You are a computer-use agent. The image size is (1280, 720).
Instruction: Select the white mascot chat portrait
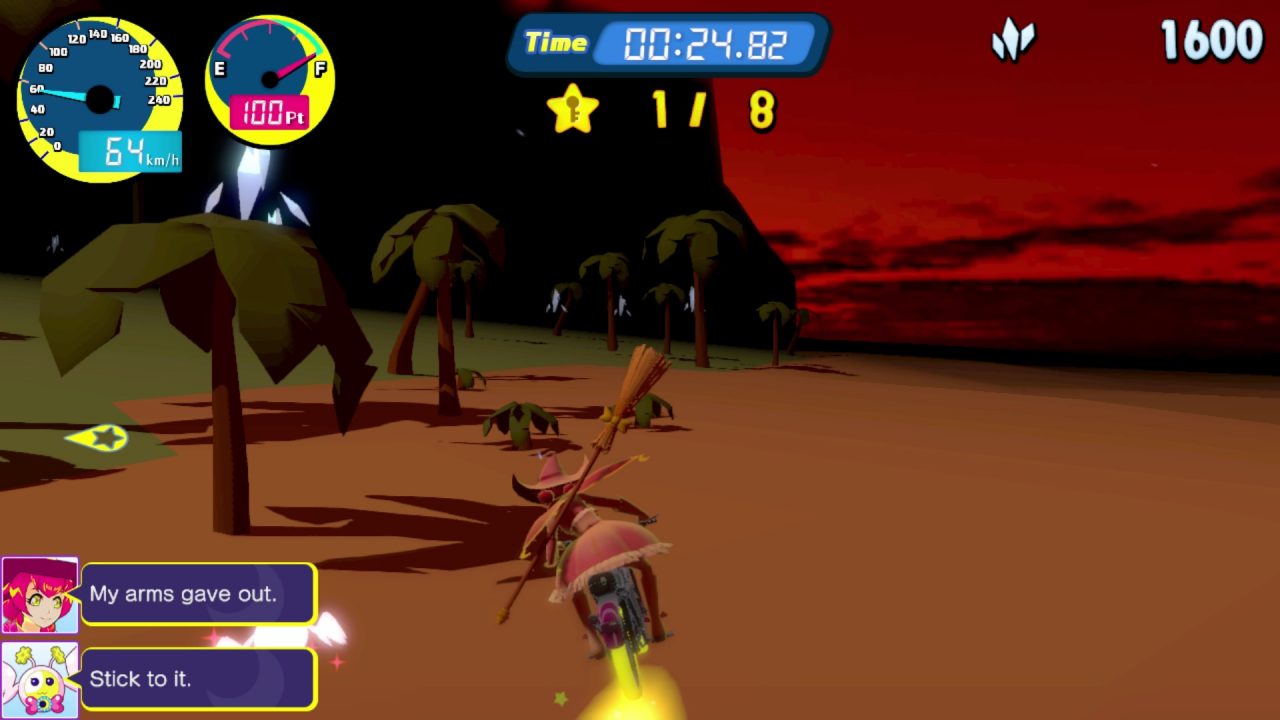tap(40, 680)
